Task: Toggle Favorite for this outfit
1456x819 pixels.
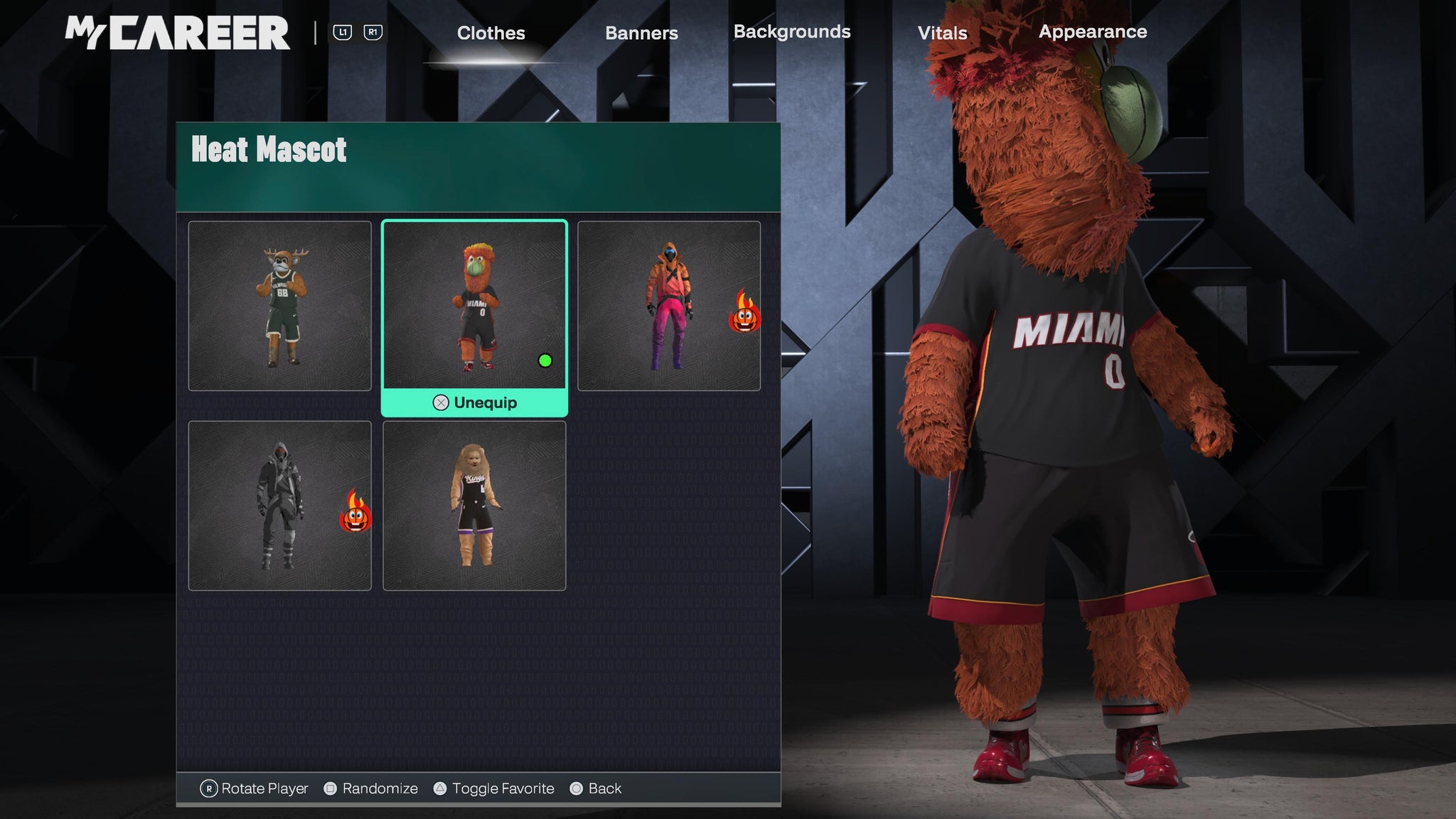Action: pos(494,788)
